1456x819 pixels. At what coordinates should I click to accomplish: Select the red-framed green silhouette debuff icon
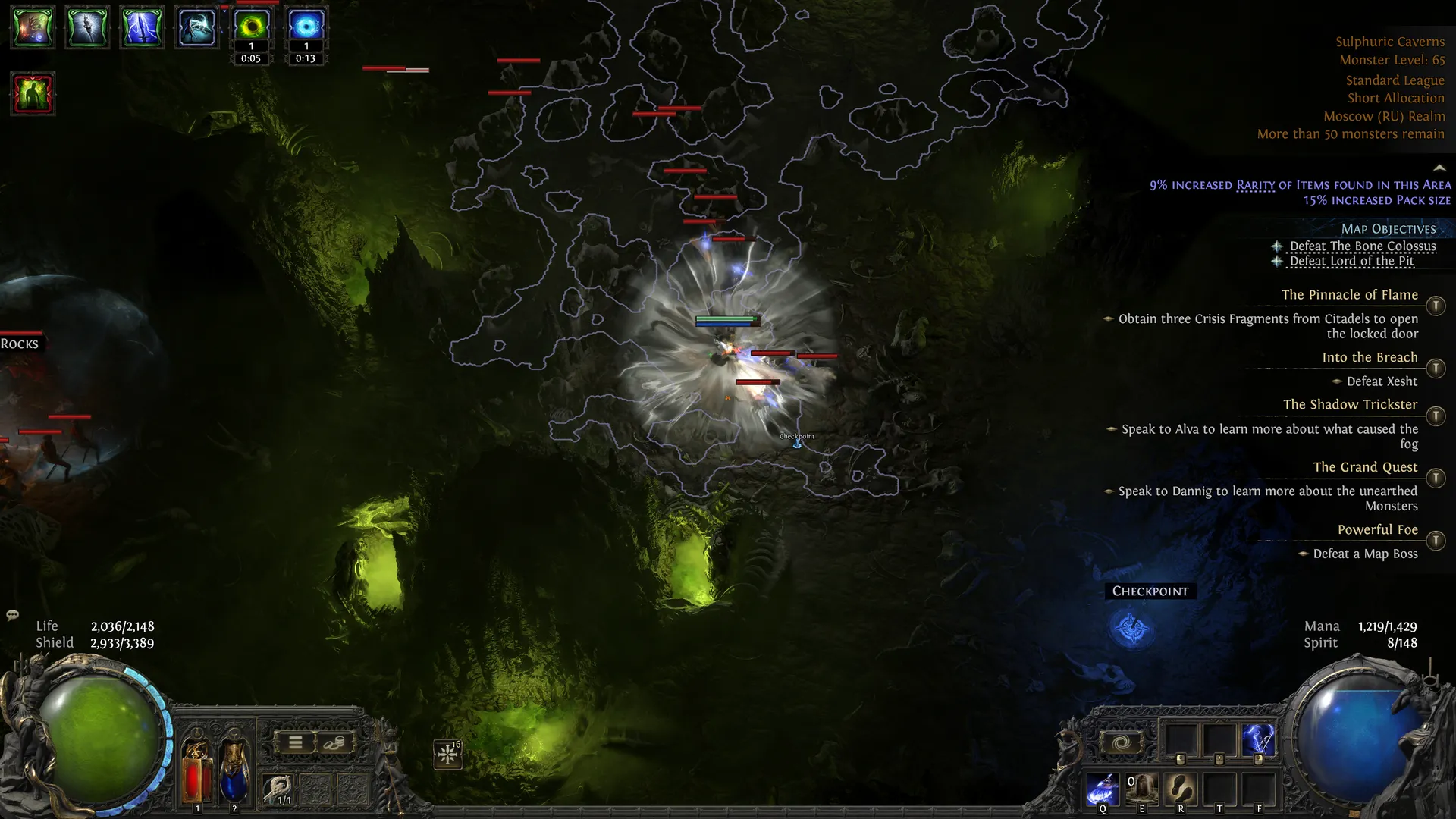point(33,94)
